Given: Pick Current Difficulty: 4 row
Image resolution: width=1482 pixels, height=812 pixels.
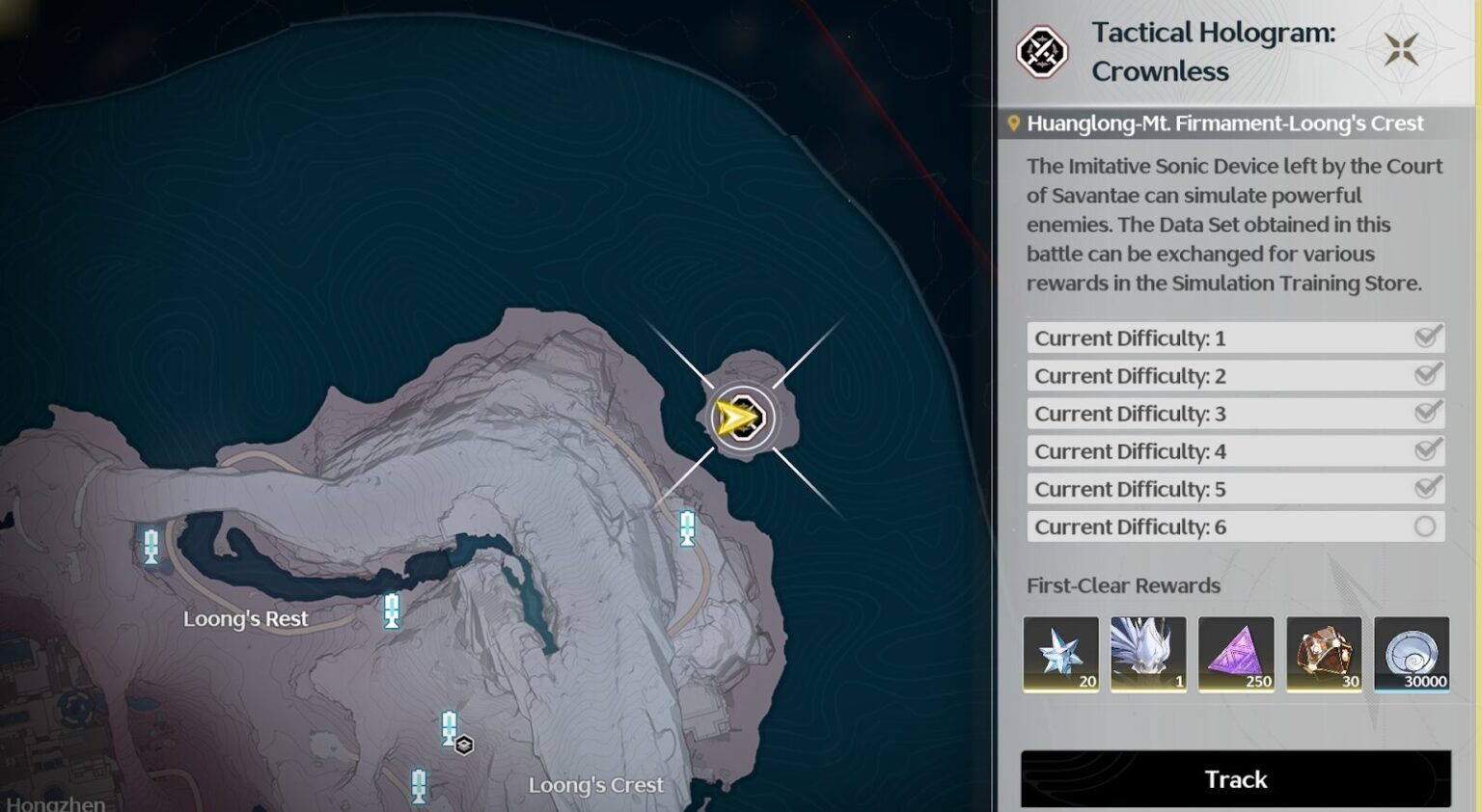Looking at the screenshot, I should tap(1235, 451).
